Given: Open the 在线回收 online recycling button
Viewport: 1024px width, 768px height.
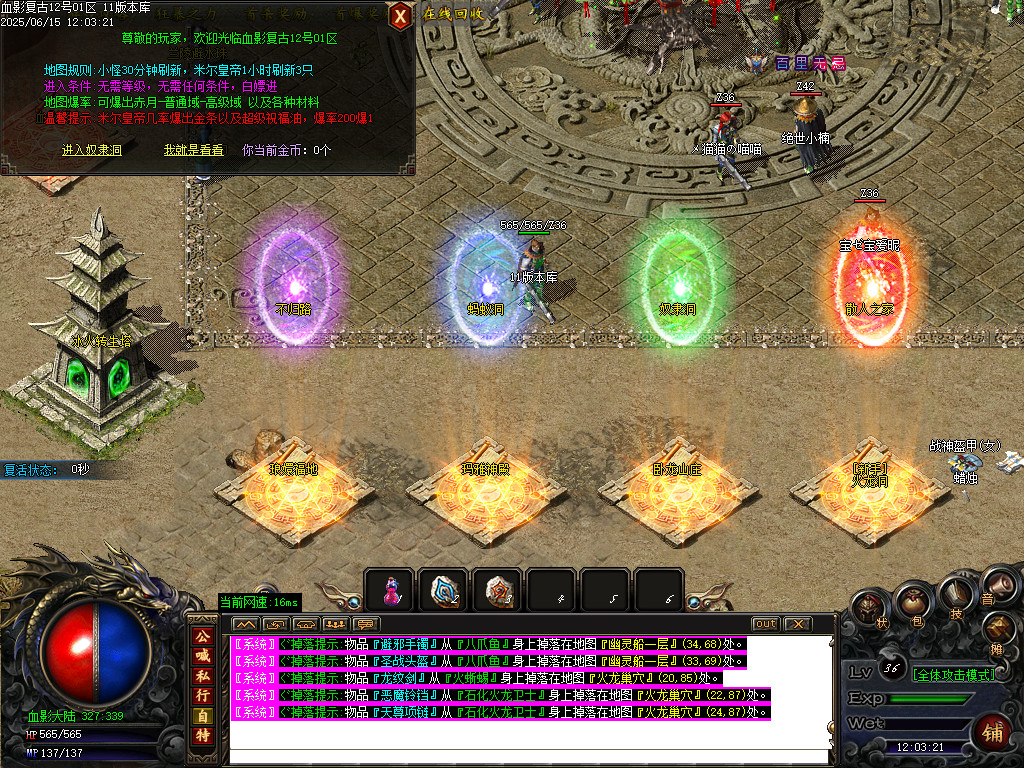Looking at the screenshot, I should 454,14.
